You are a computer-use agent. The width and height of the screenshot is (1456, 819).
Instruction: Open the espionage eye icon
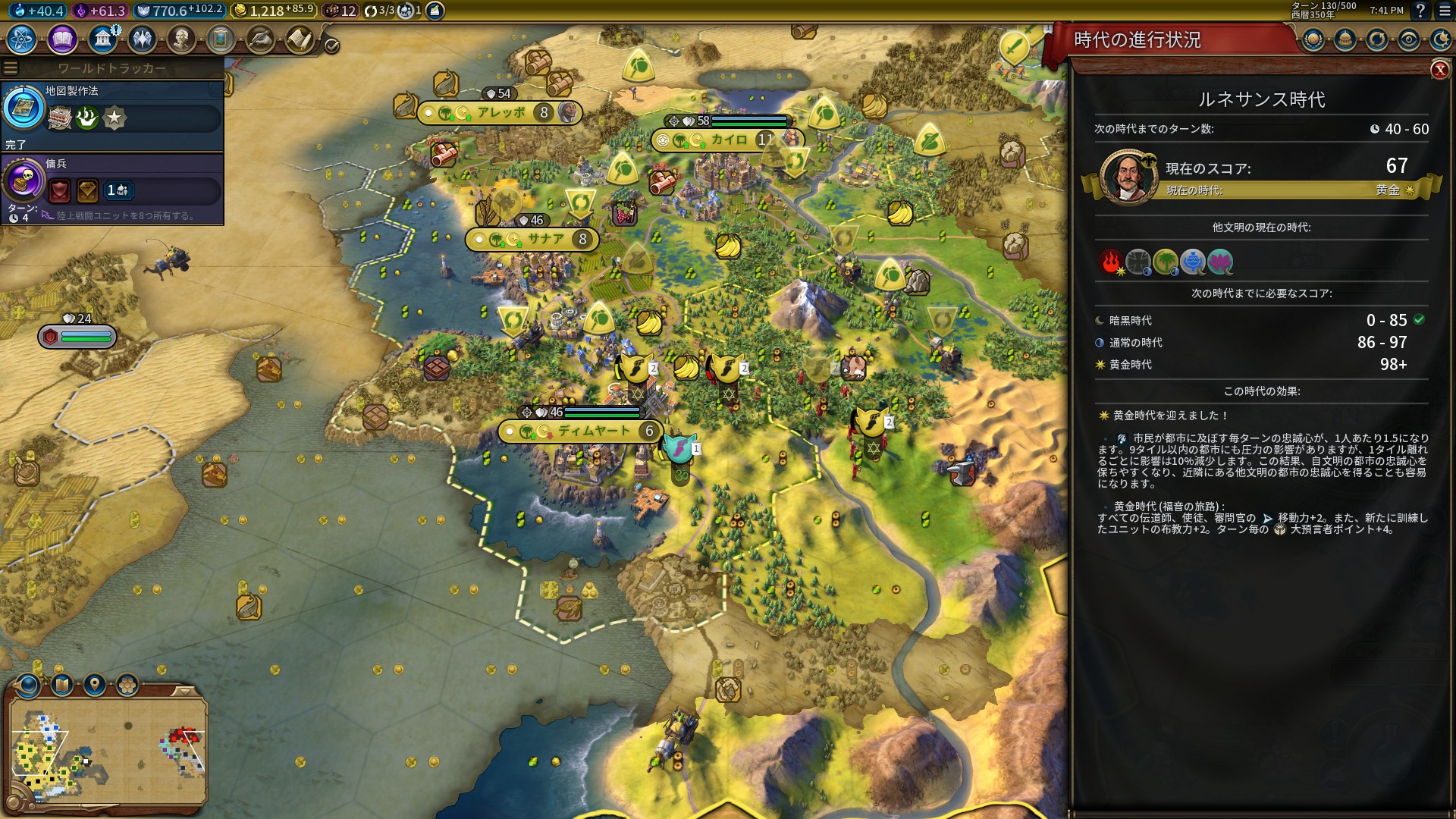[x=1409, y=39]
